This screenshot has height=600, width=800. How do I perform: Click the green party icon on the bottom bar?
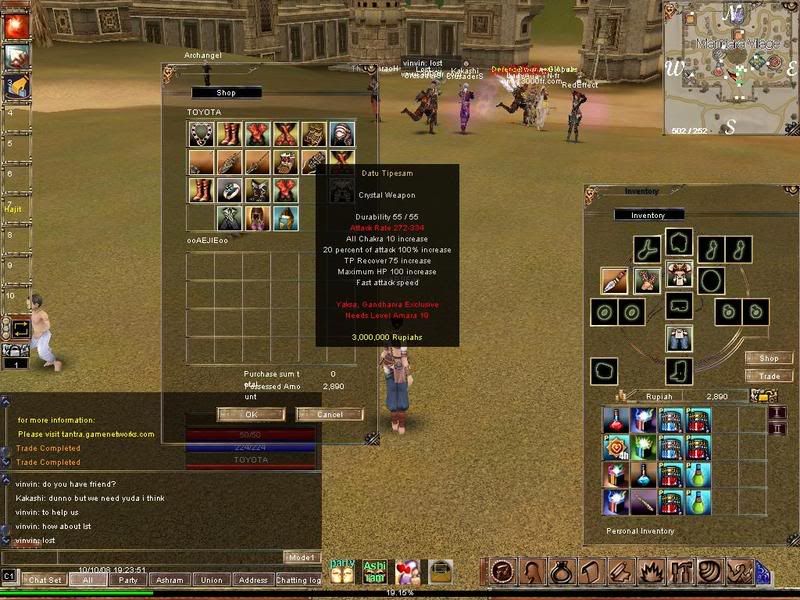pyautogui.click(x=343, y=571)
